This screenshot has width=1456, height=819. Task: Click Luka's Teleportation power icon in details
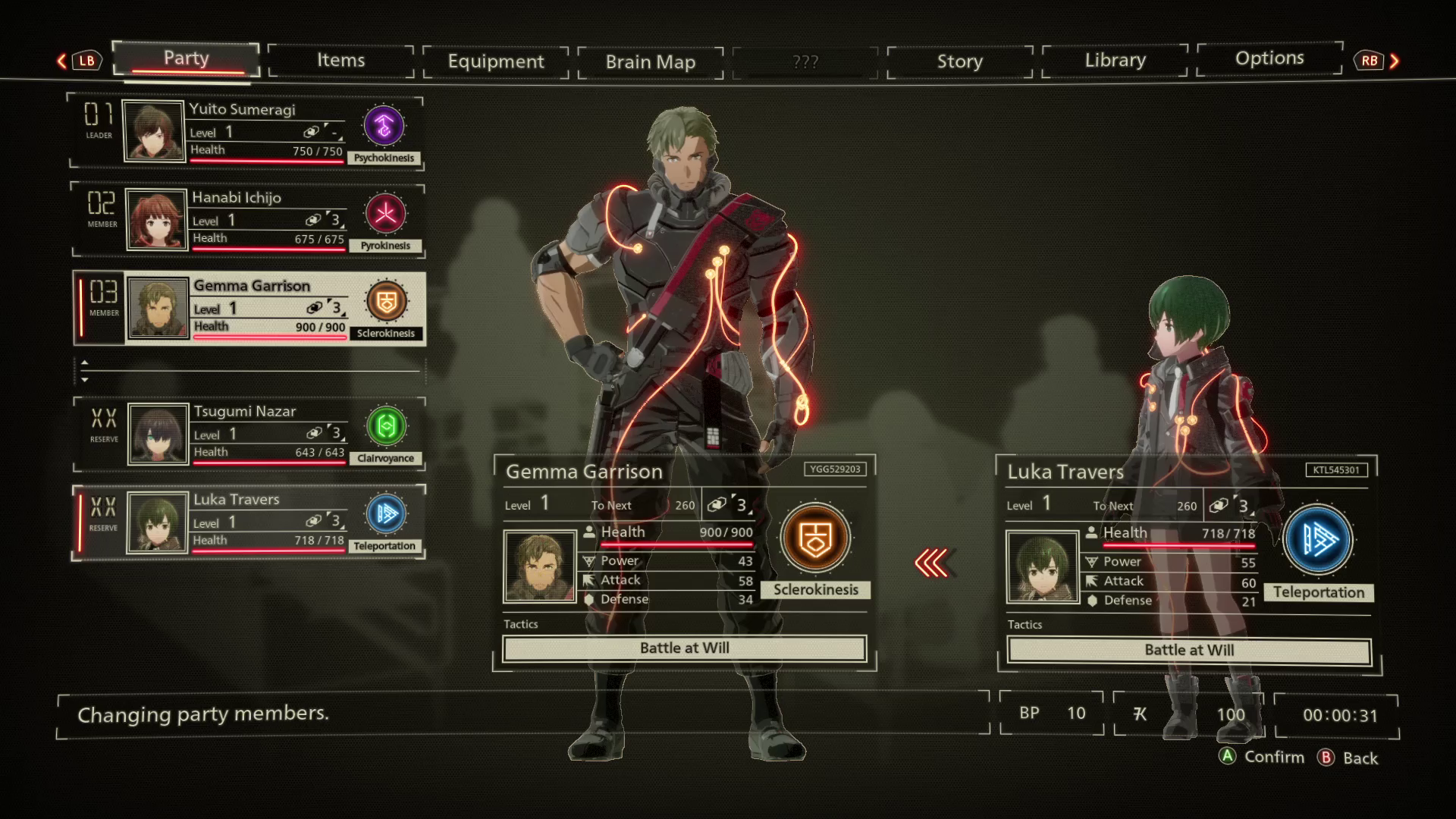pos(1318,539)
